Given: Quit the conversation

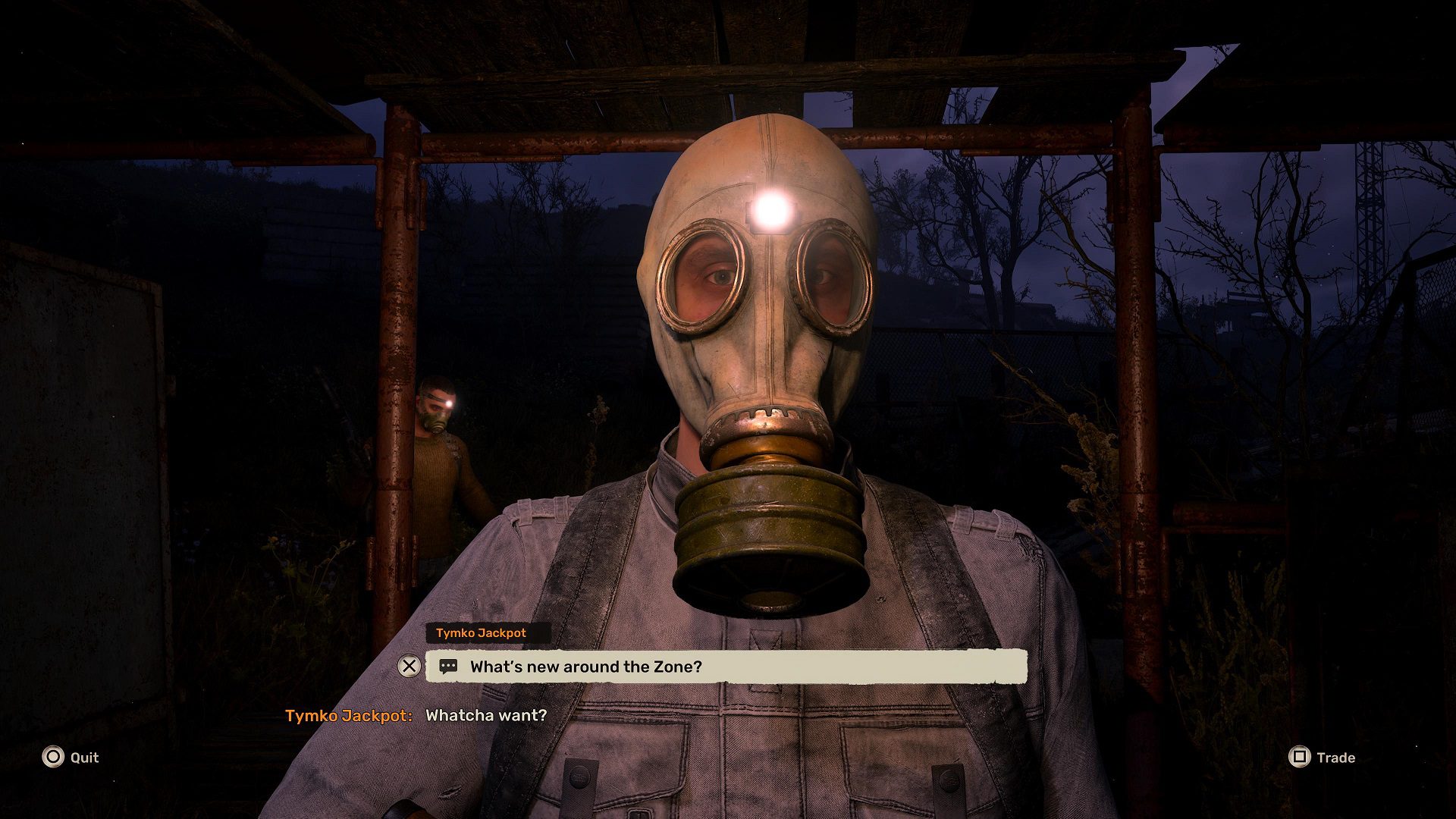Looking at the screenshot, I should (84, 757).
